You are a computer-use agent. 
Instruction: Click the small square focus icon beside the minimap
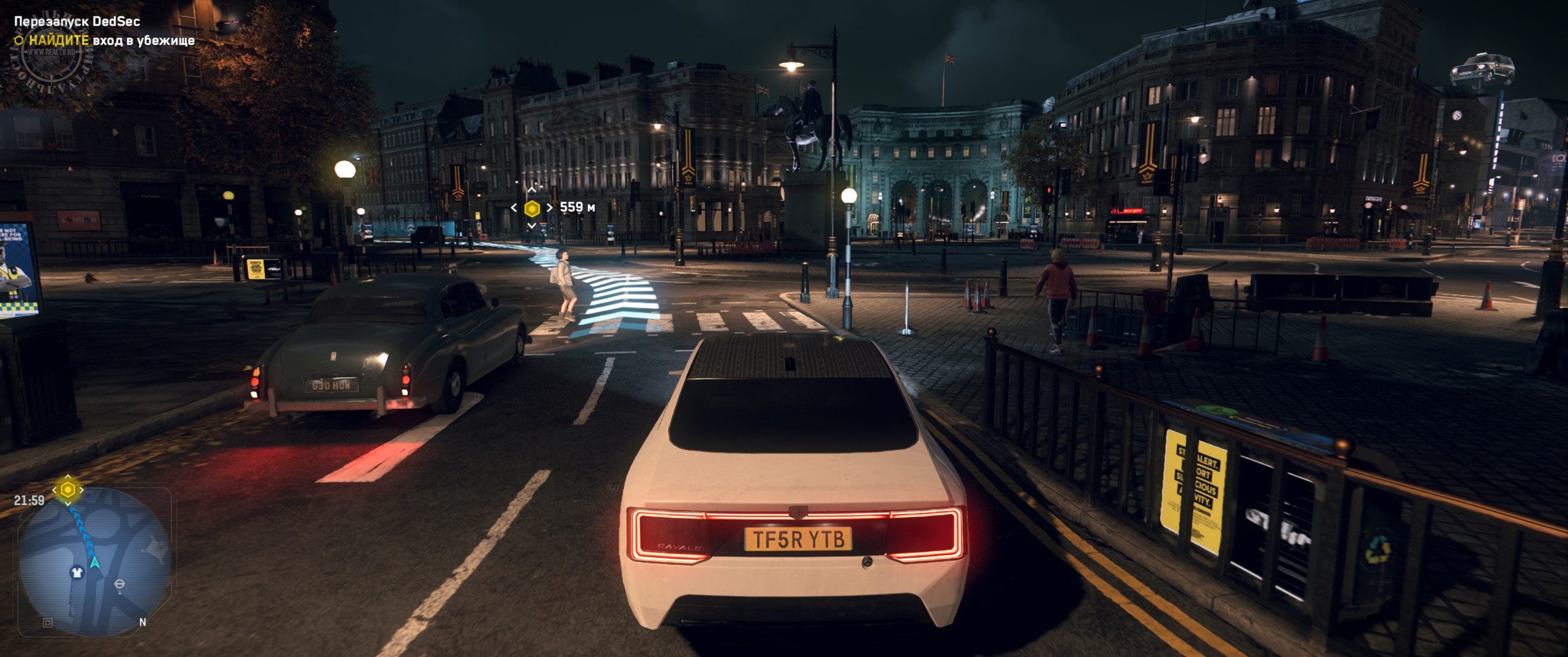[x=48, y=623]
